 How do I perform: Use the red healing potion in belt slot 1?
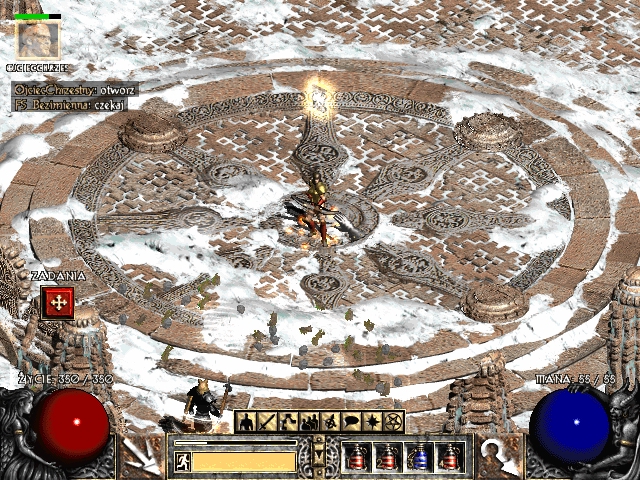click(x=357, y=457)
